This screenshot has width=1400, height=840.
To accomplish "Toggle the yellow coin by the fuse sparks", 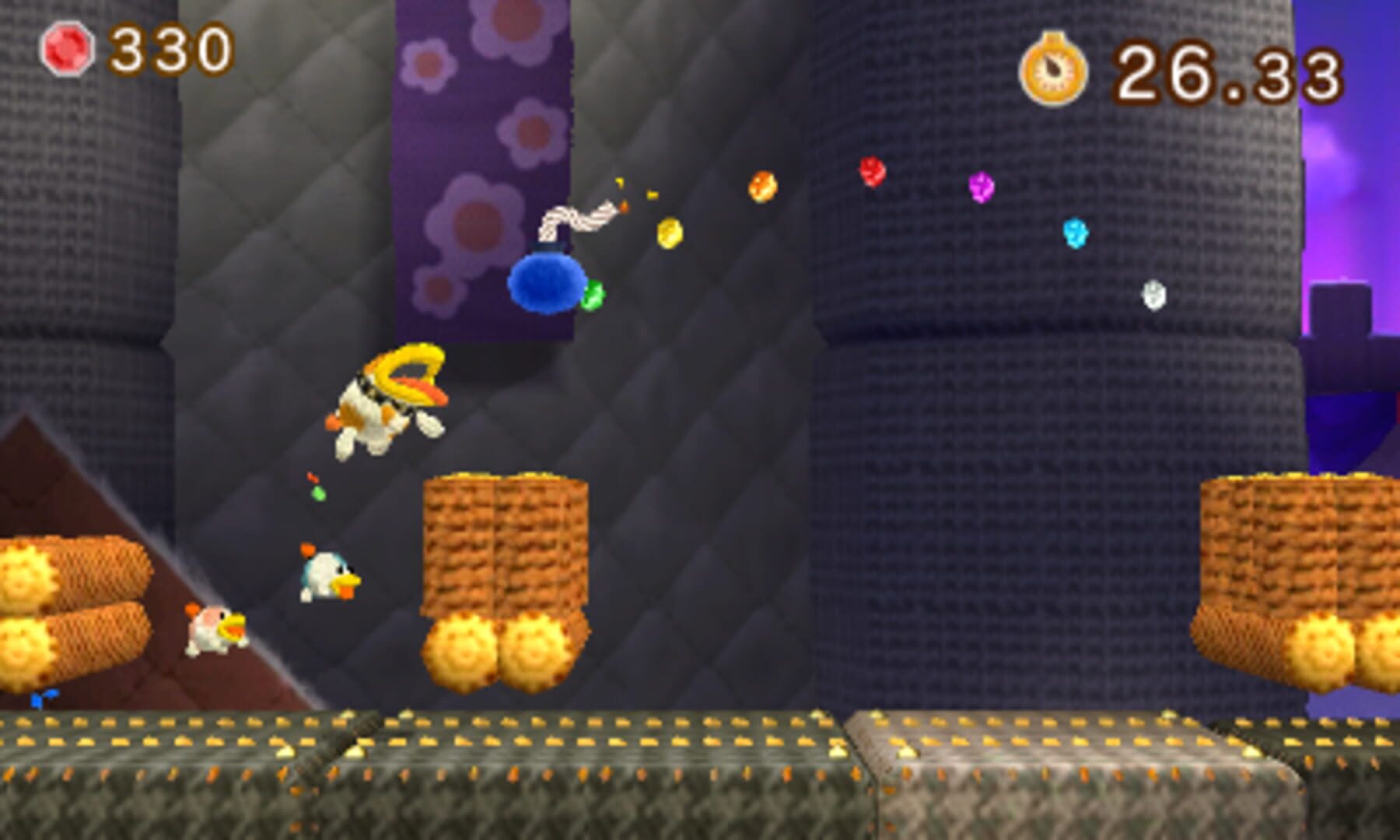I will [669, 233].
